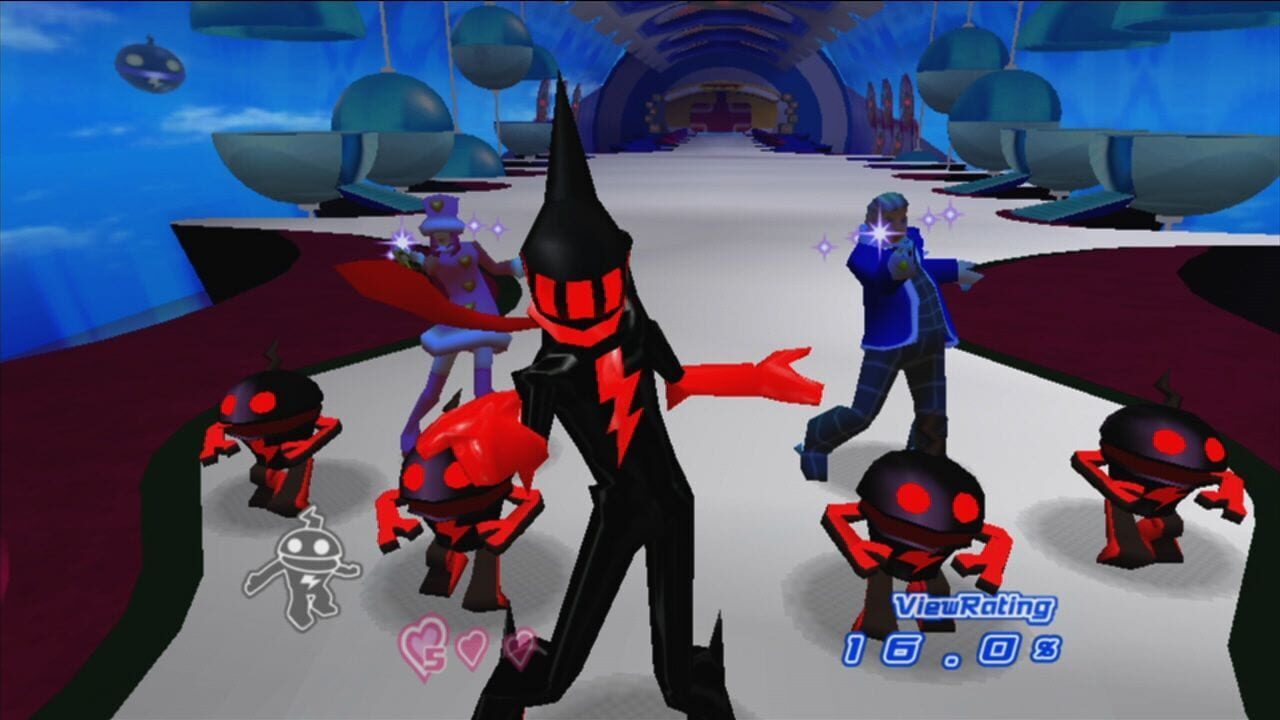Expand the stage archway at the corridor's end
1280x720 pixels.
(720, 110)
